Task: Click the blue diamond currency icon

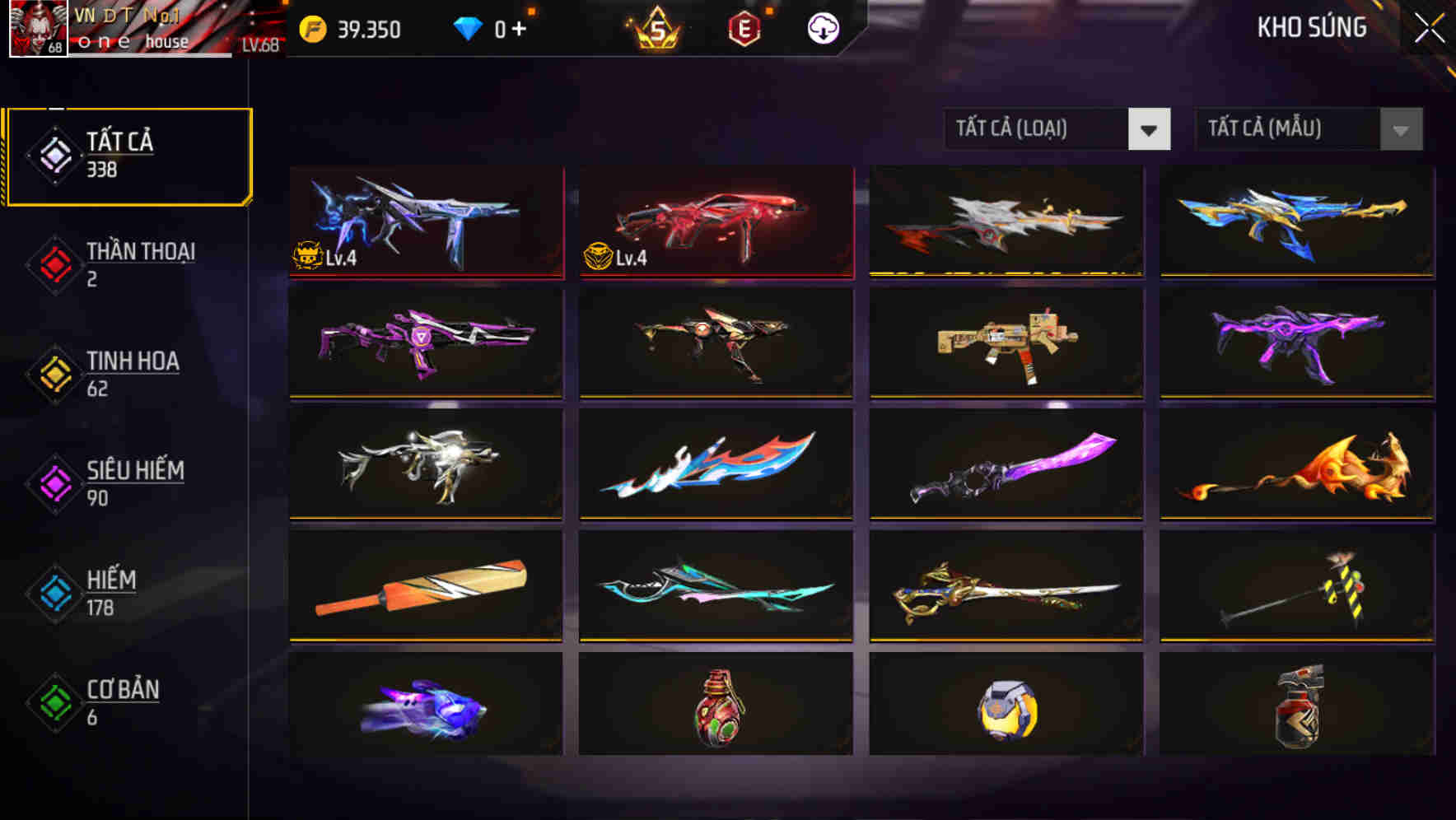Action: pos(468,27)
